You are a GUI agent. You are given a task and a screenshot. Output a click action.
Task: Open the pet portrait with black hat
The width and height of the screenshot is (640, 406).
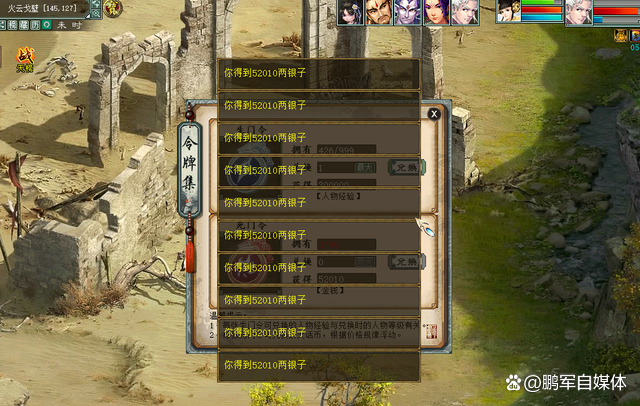[508, 11]
